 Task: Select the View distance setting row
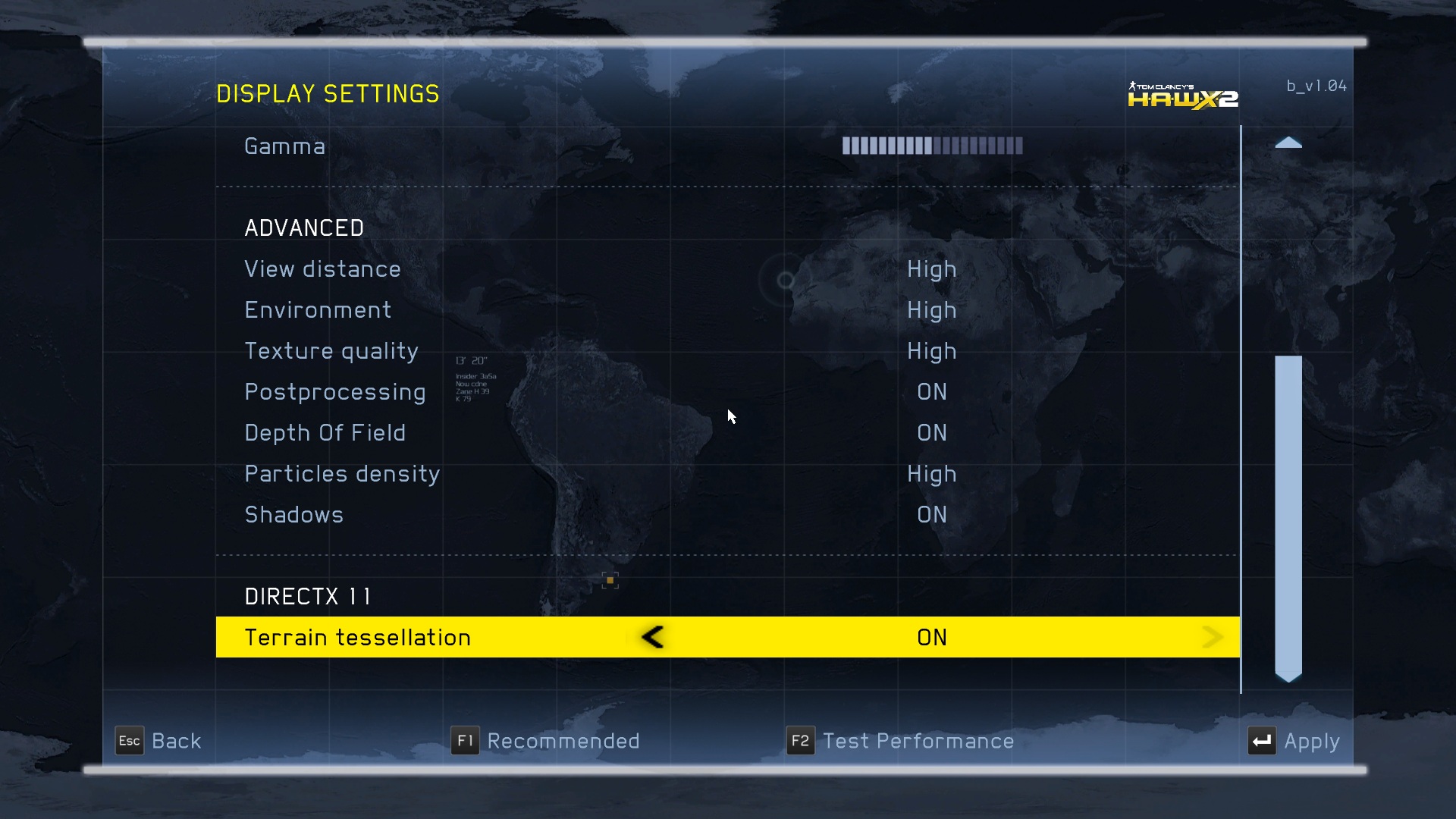[x=322, y=269]
